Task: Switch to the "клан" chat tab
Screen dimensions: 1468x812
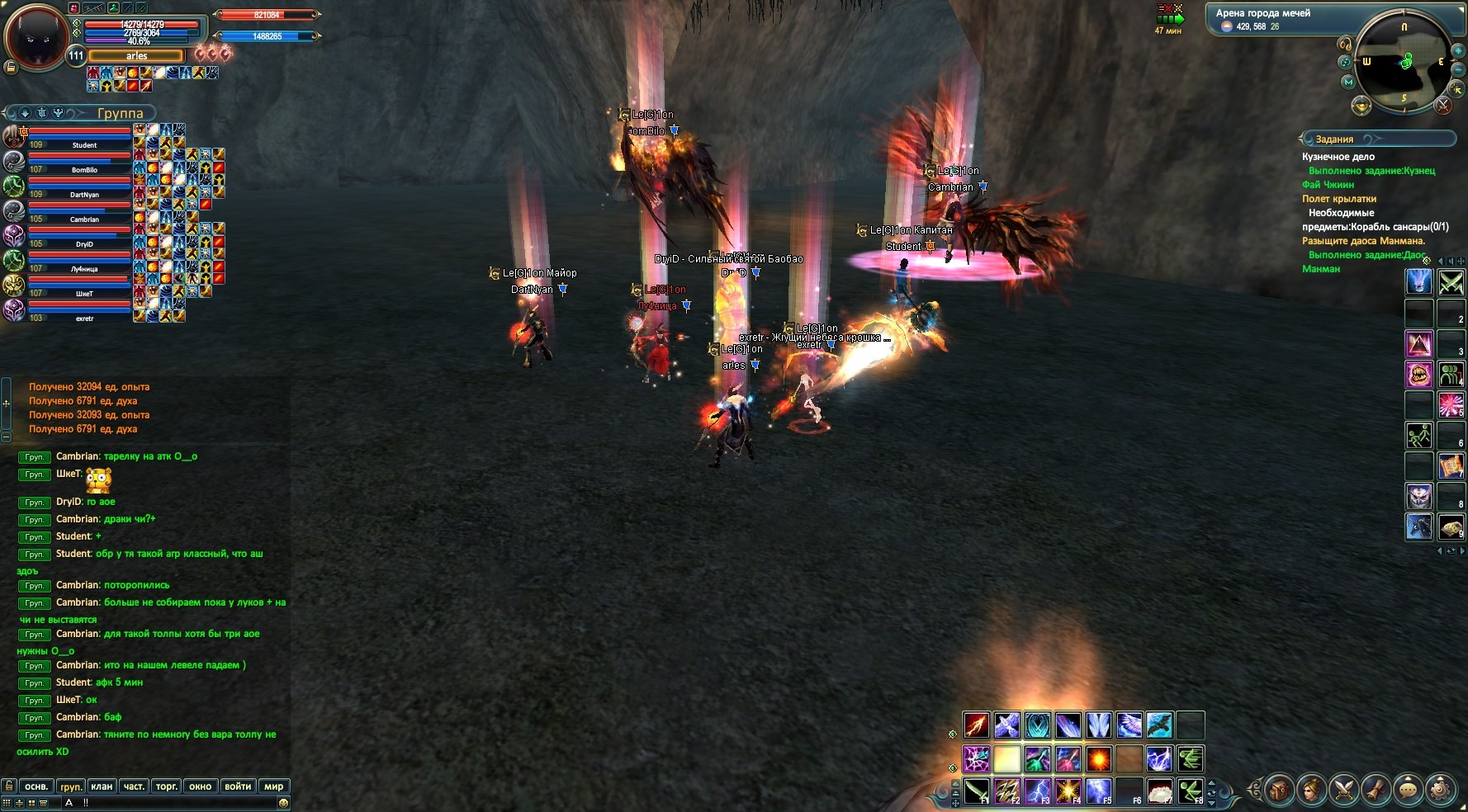Action: pos(102,786)
